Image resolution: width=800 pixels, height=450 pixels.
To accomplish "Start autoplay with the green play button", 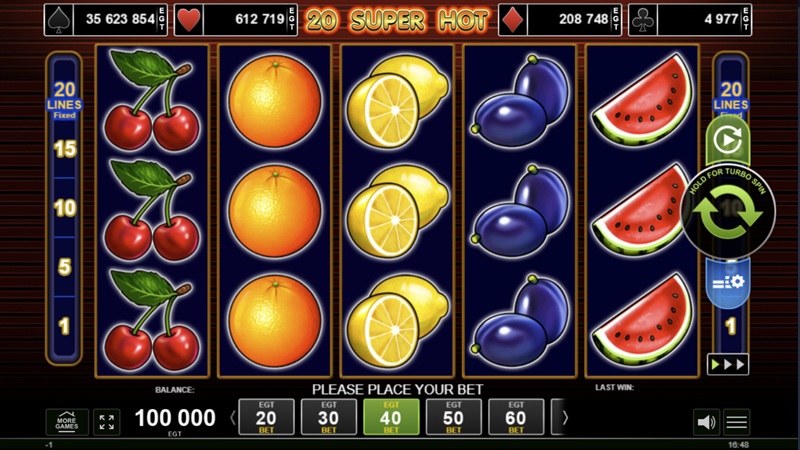I will coord(728,141).
